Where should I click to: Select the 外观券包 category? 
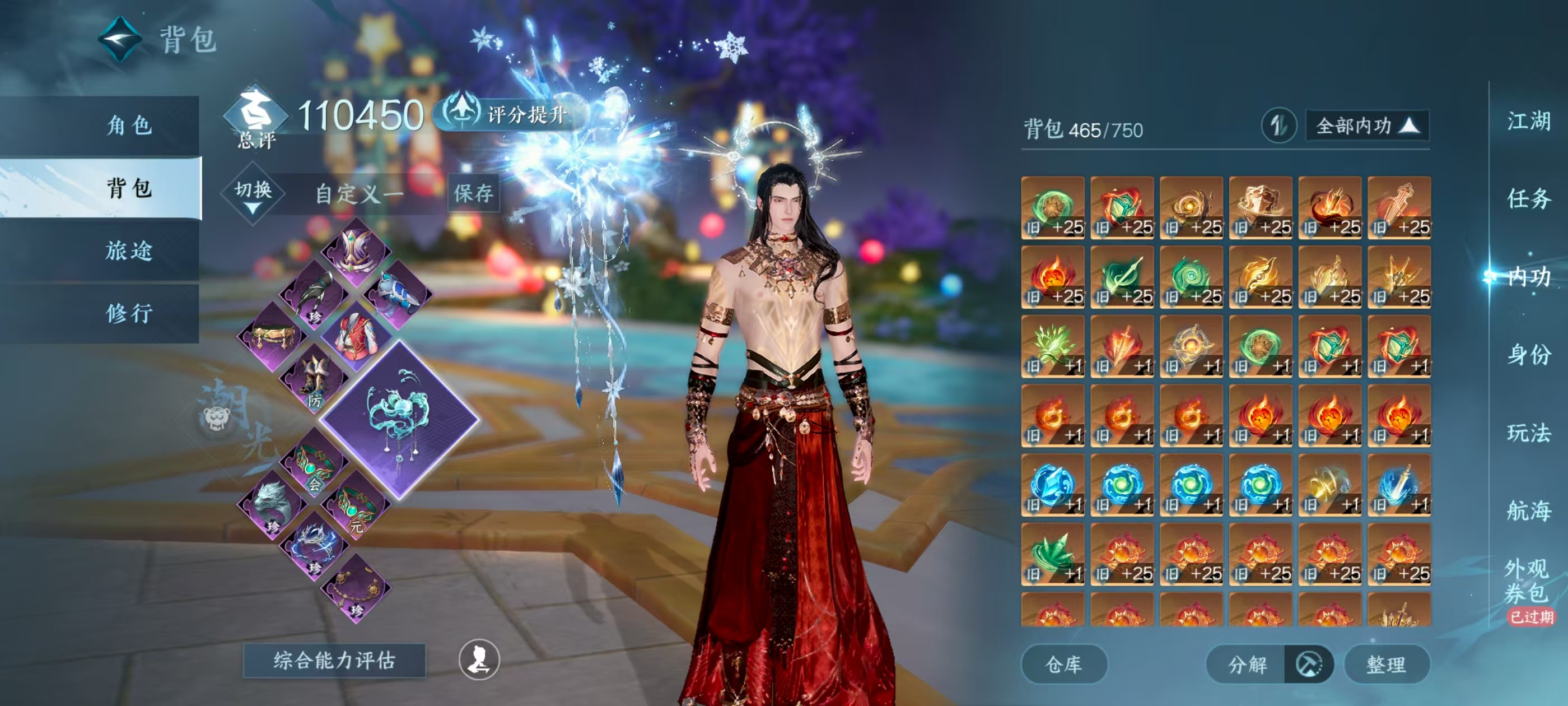(1527, 580)
